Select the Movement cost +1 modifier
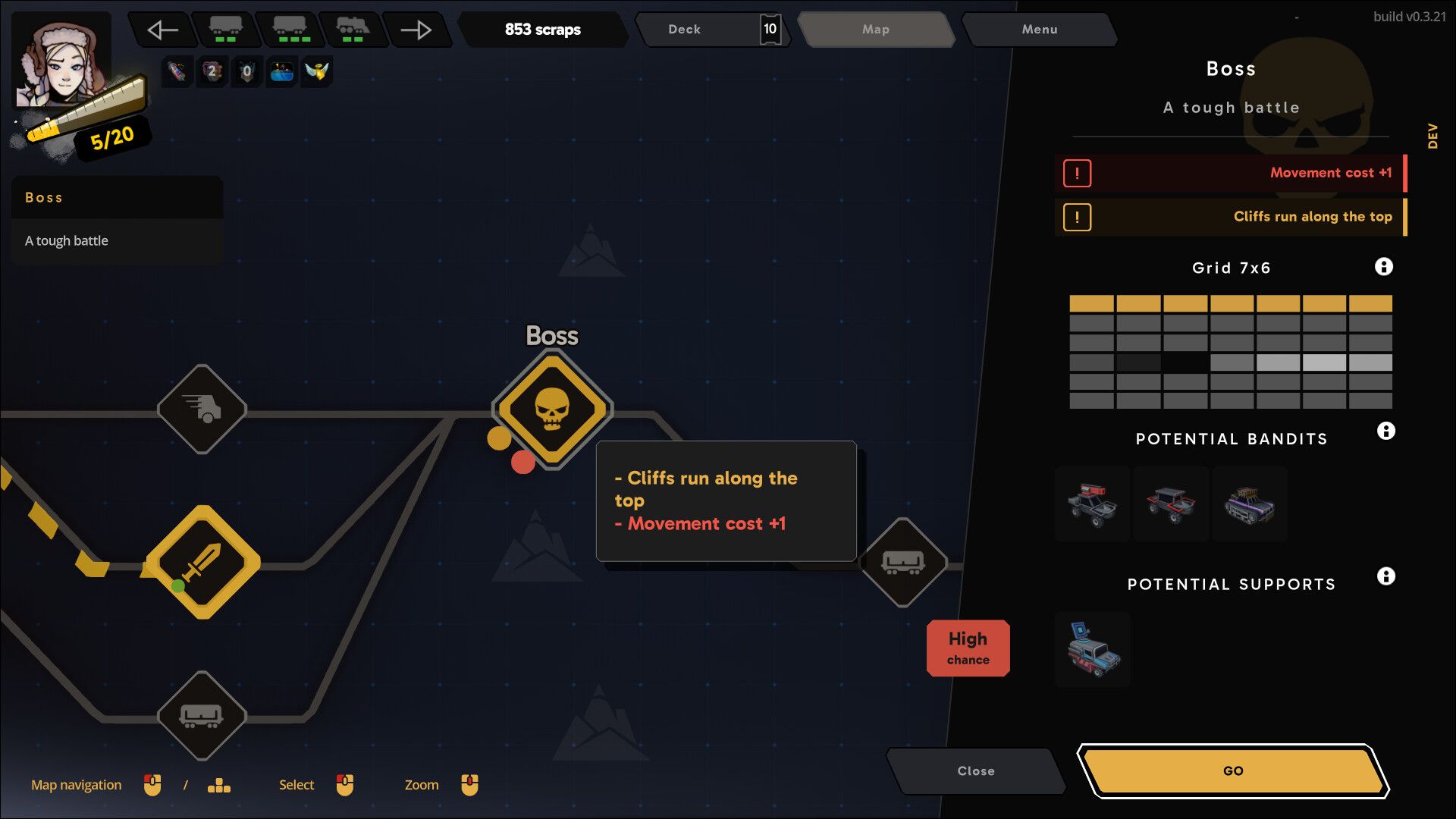The image size is (1456, 819). (1230, 173)
